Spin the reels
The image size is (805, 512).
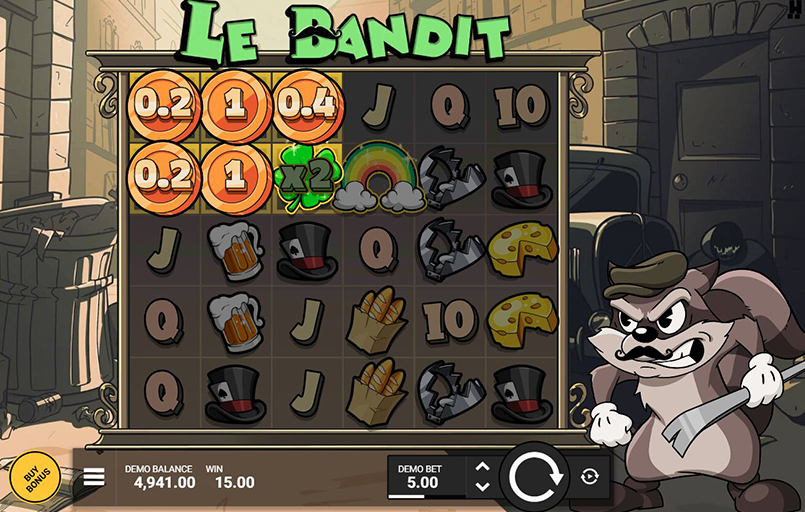(x=533, y=477)
